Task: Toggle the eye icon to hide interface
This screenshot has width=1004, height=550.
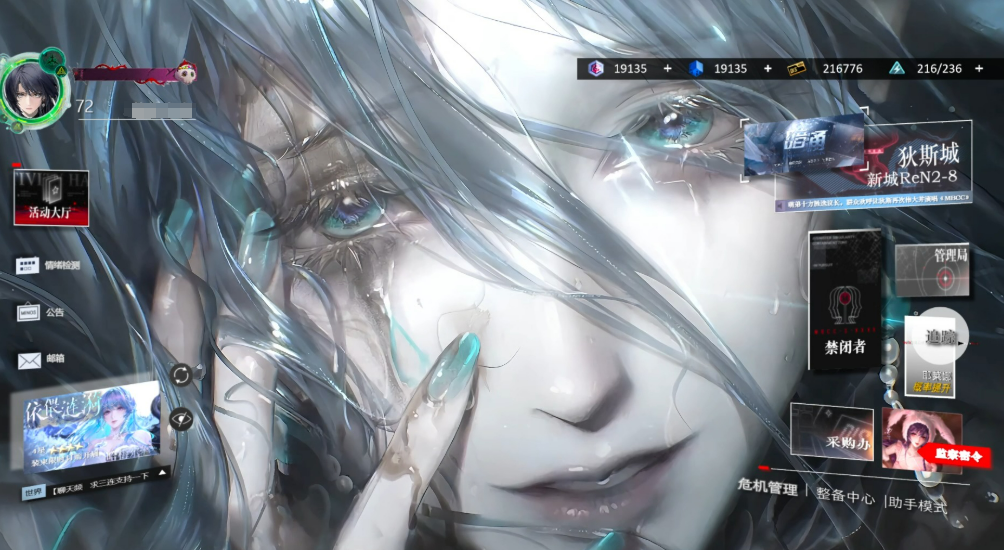Action: [181, 419]
